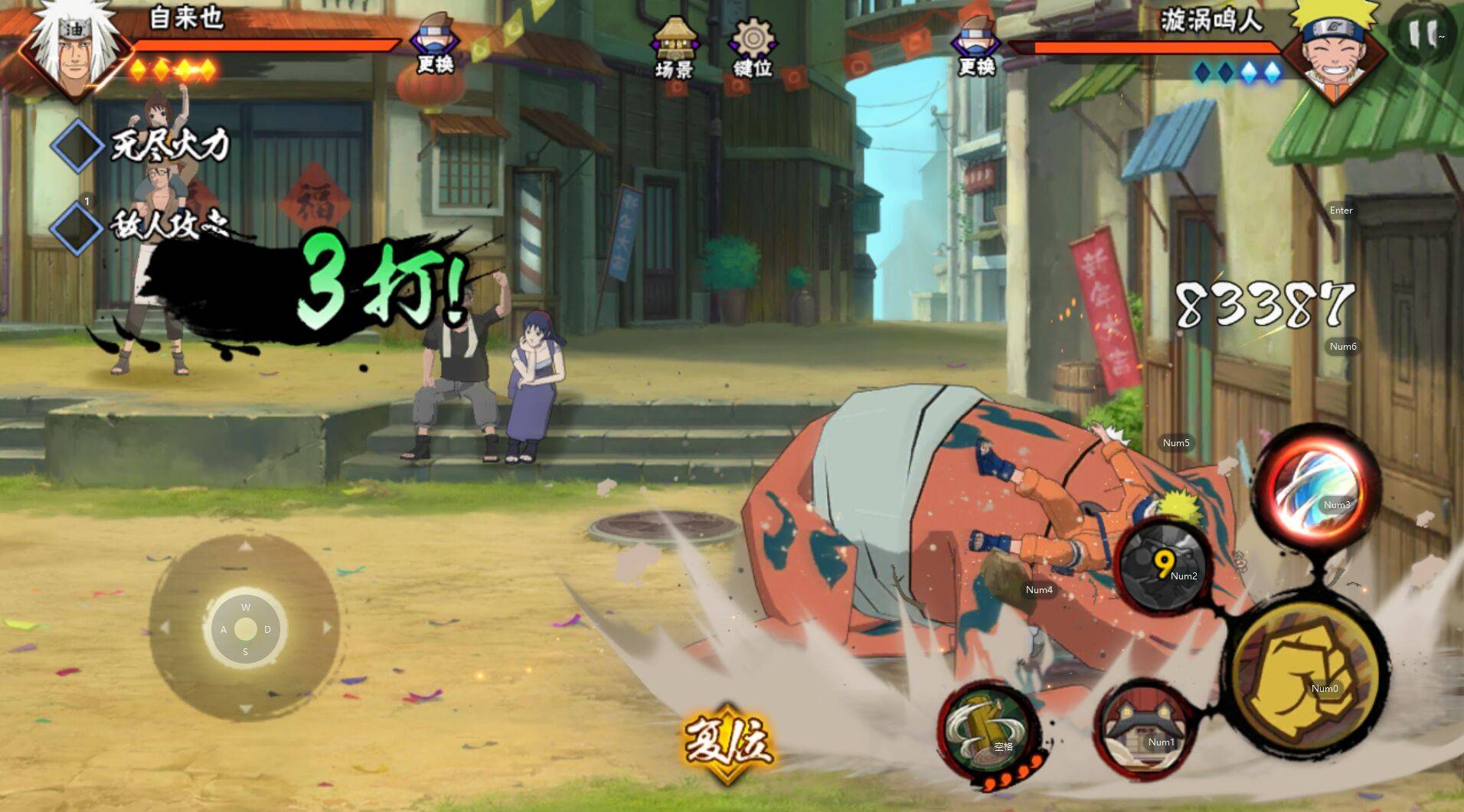Pause the match
This screenshot has width=1464, height=812.
pos(1423,34)
